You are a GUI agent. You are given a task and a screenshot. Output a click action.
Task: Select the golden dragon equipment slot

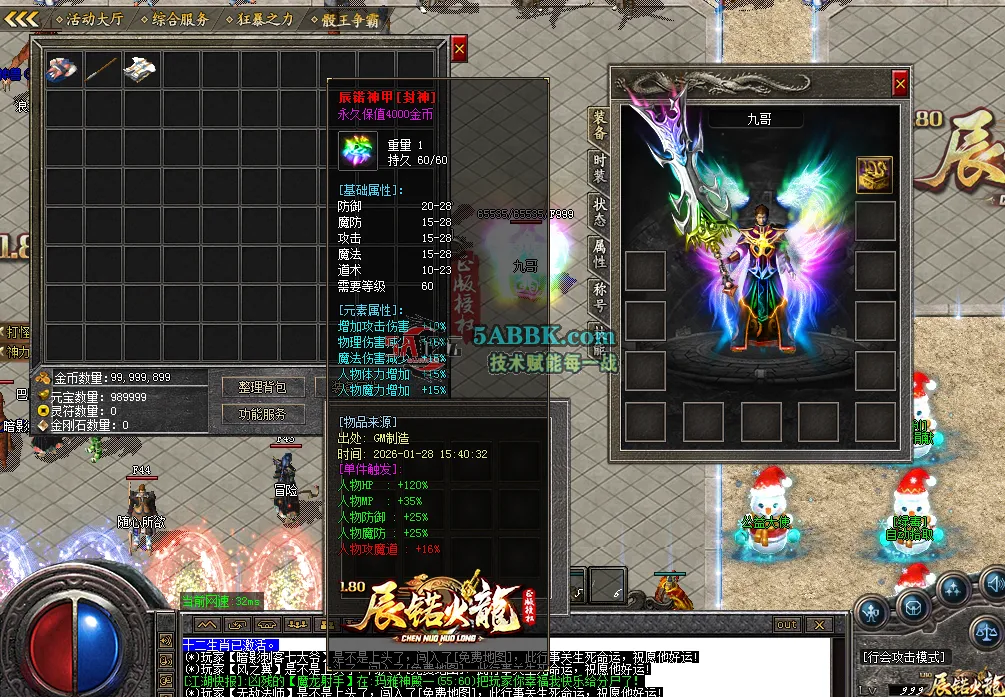click(874, 174)
